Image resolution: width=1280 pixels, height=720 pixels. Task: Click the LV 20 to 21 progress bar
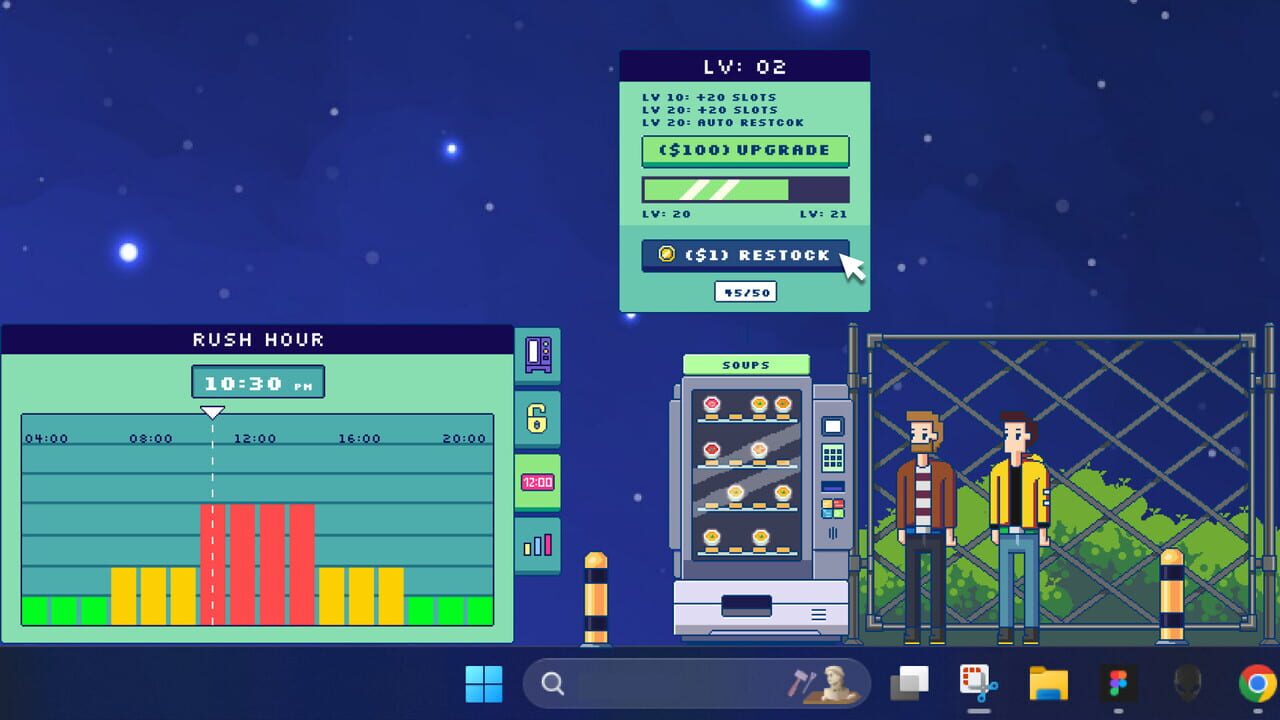click(744, 189)
